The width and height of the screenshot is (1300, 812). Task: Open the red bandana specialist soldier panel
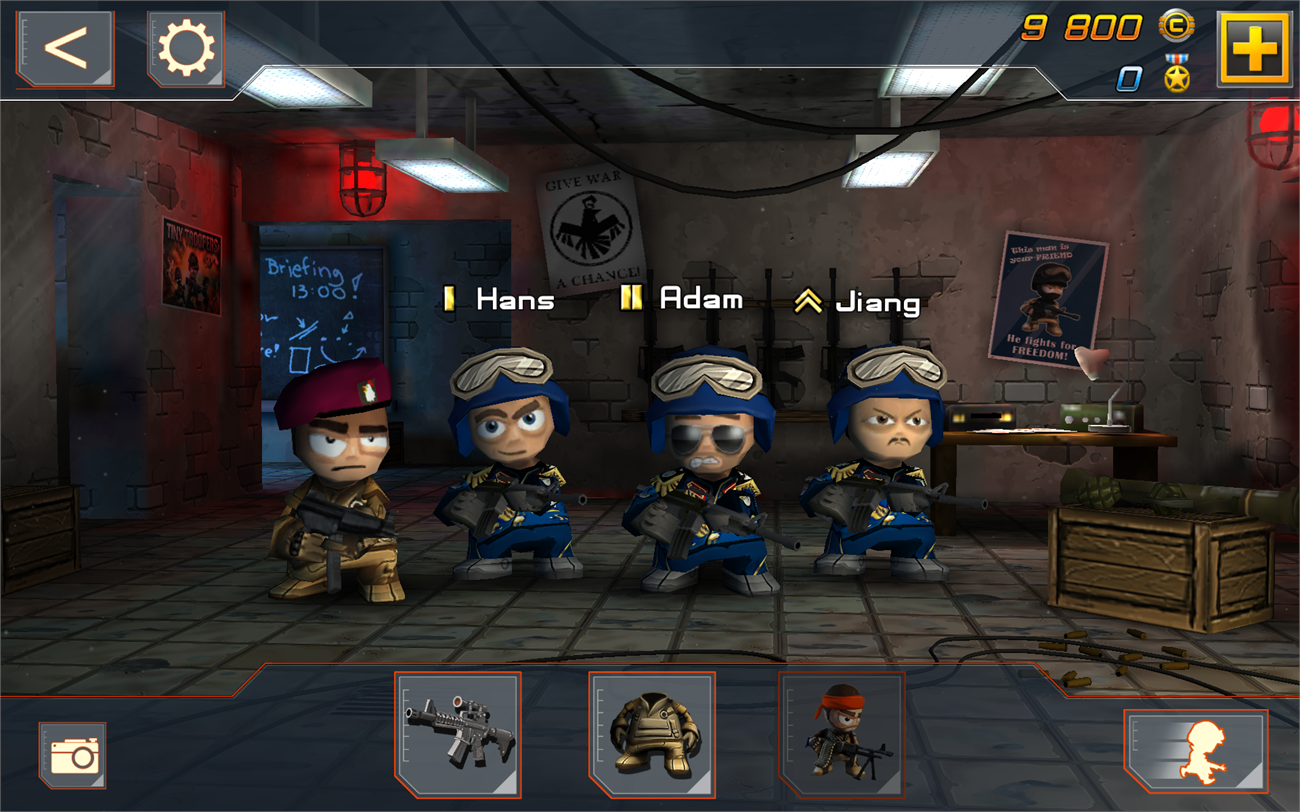pos(841,734)
